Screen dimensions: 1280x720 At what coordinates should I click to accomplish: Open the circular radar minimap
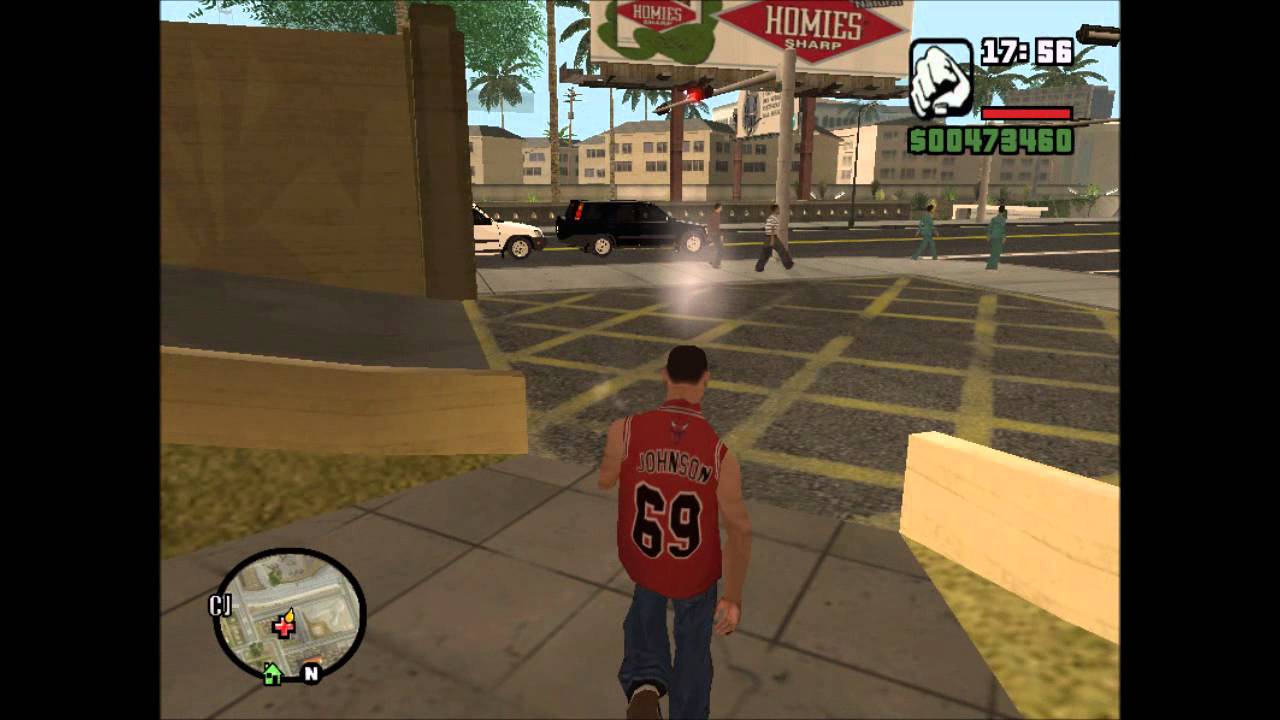(290, 614)
